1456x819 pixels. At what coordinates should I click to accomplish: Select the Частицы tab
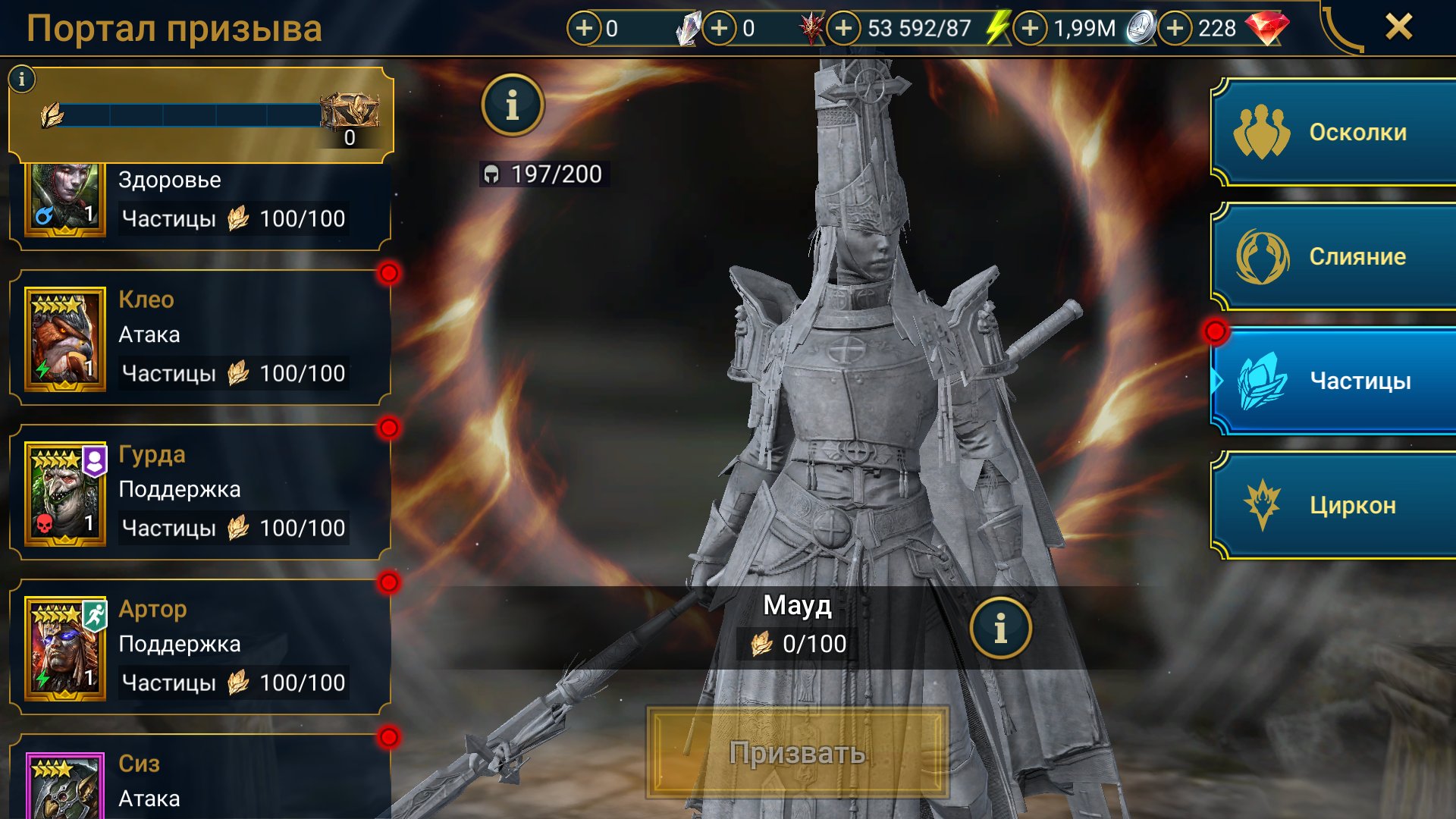coord(1335,381)
